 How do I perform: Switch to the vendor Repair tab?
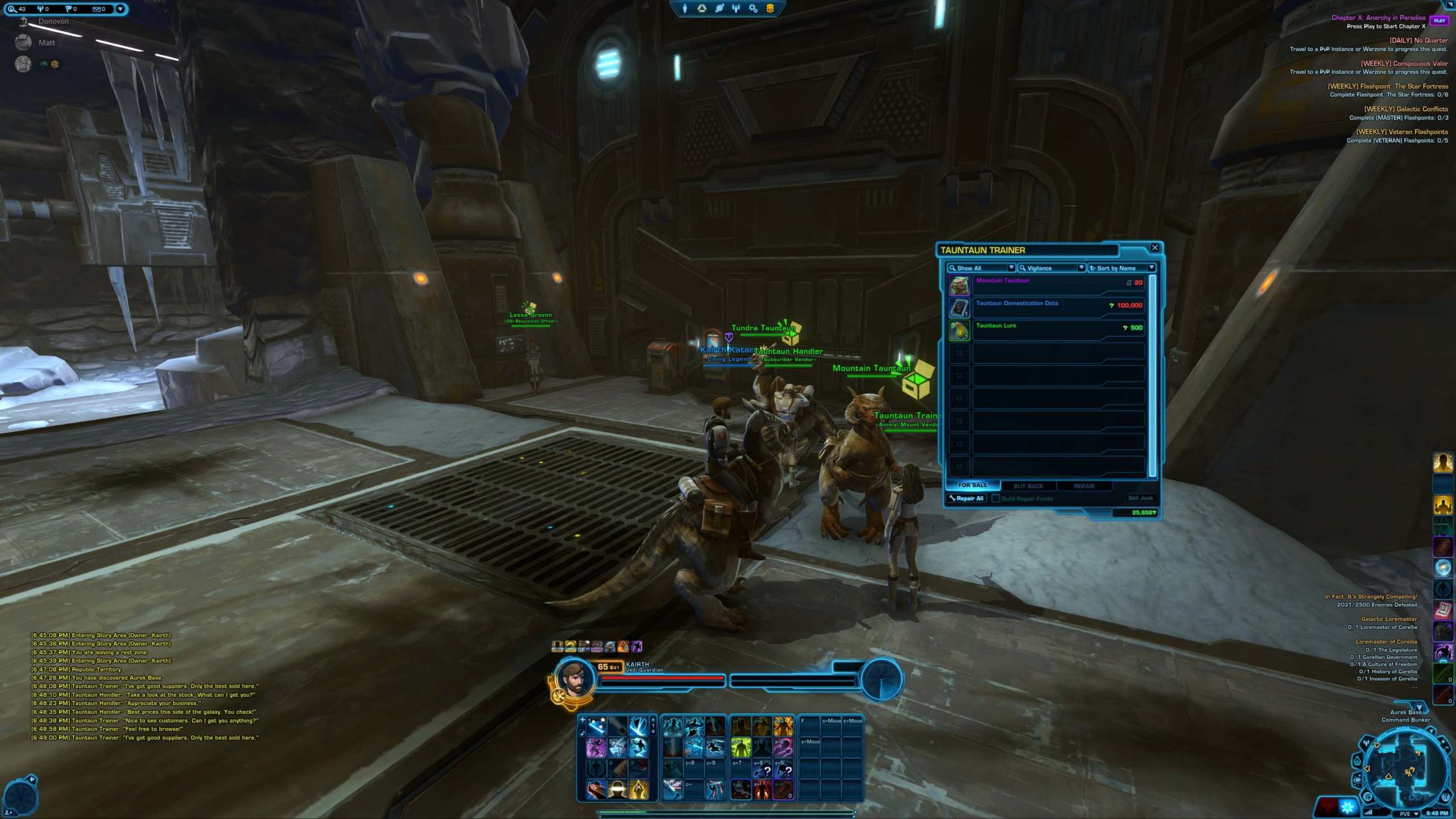[x=1084, y=486]
